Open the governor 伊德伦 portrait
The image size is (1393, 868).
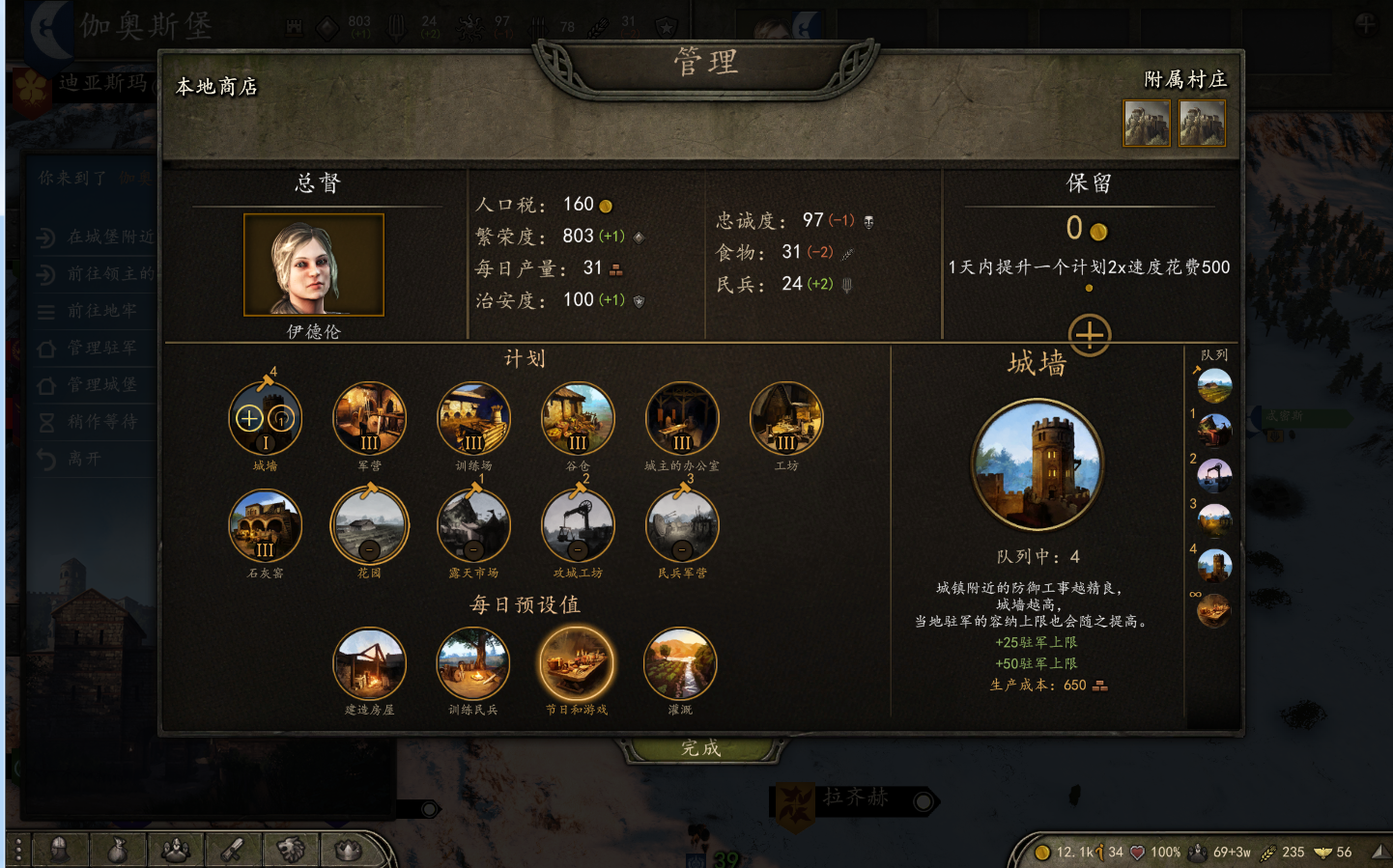(314, 265)
